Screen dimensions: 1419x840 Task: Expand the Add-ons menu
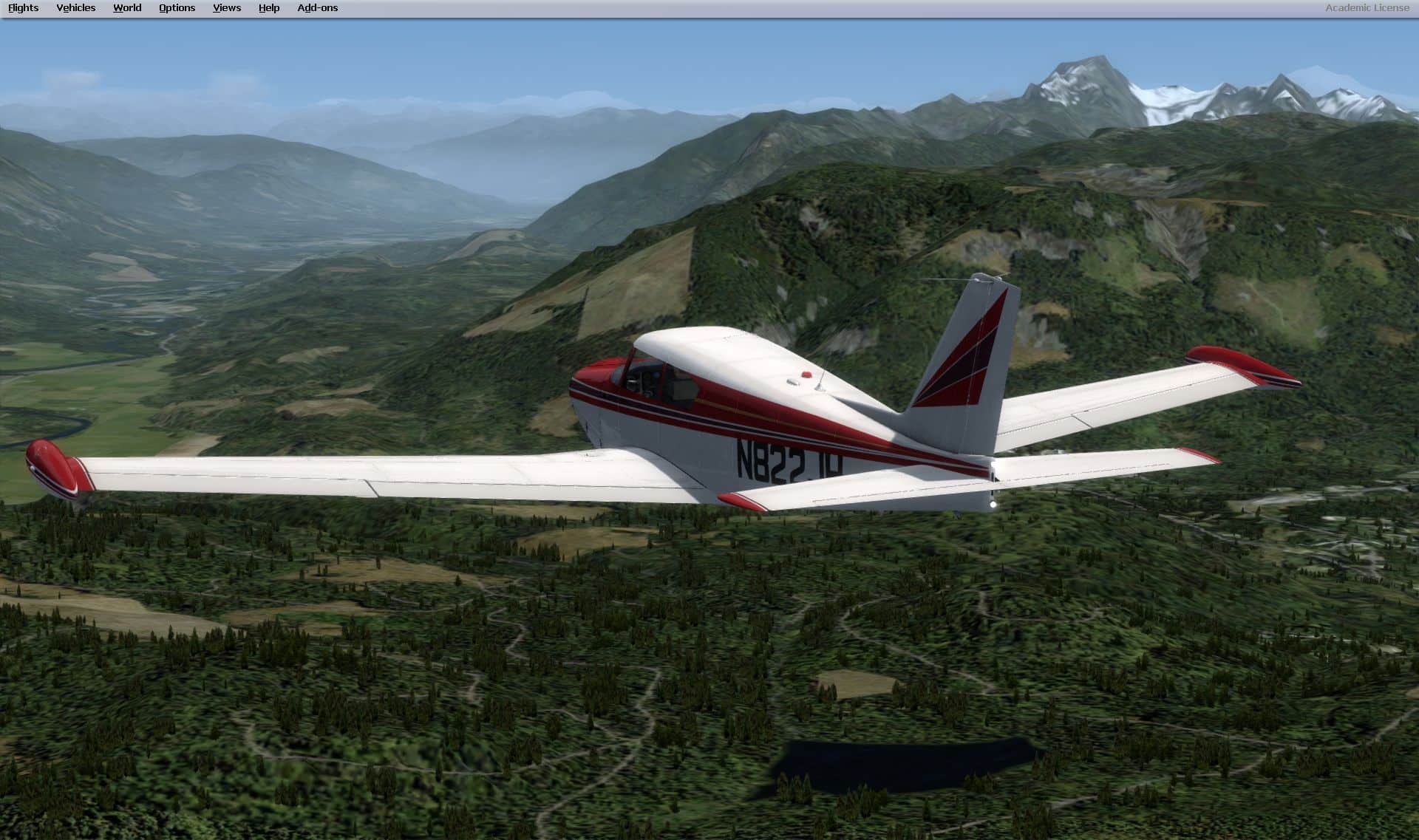point(317,8)
